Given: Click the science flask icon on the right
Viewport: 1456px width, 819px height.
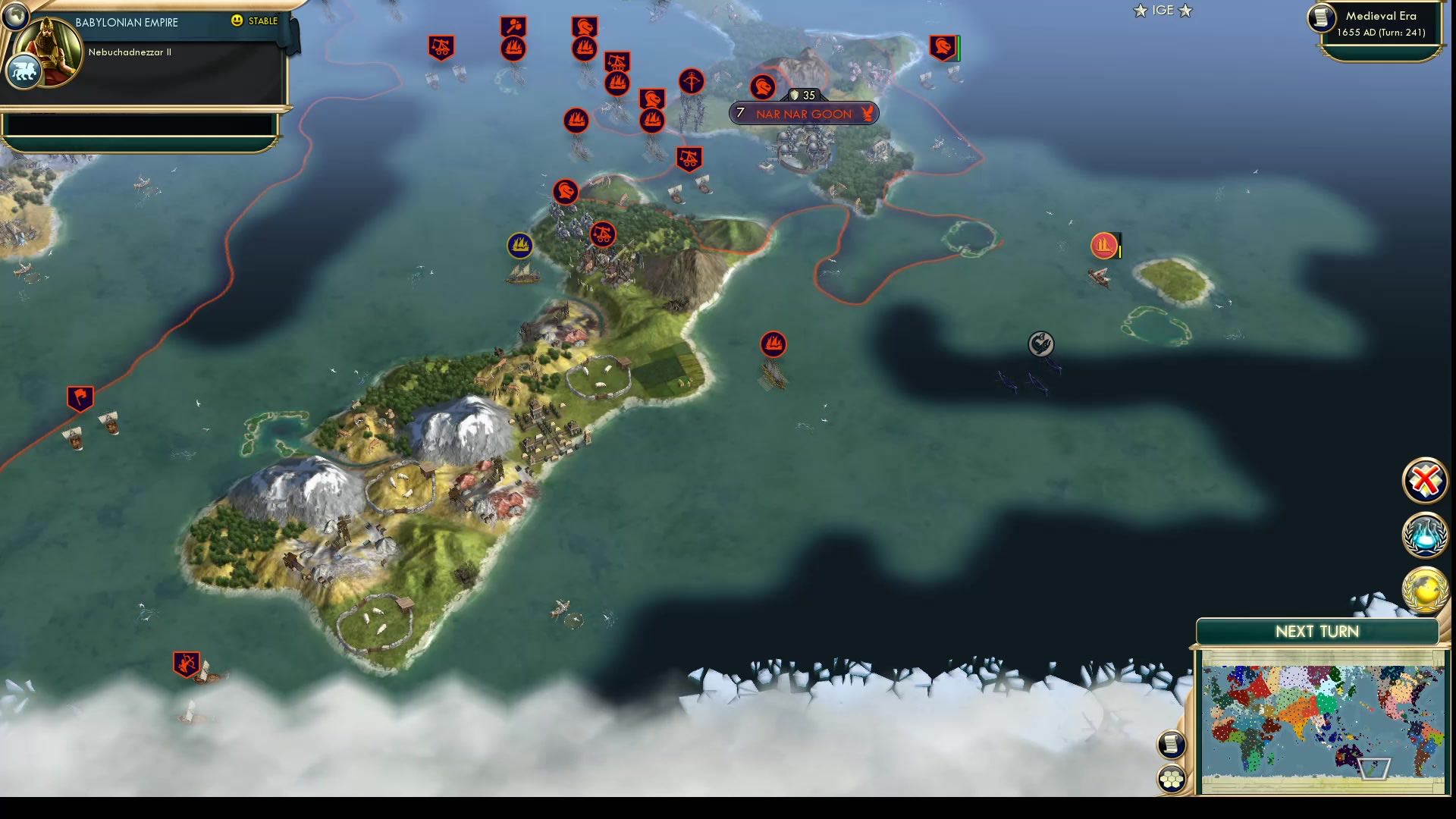Looking at the screenshot, I should pyautogui.click(x=1426, y=535).
